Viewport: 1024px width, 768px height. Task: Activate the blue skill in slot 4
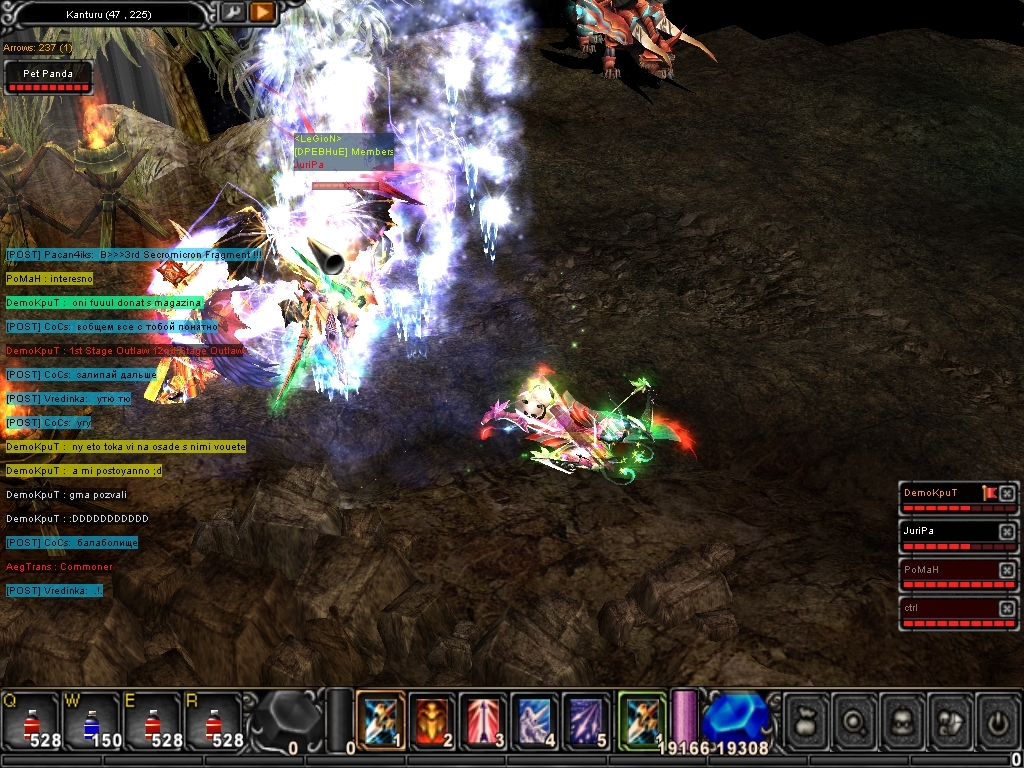pos(536,721)
